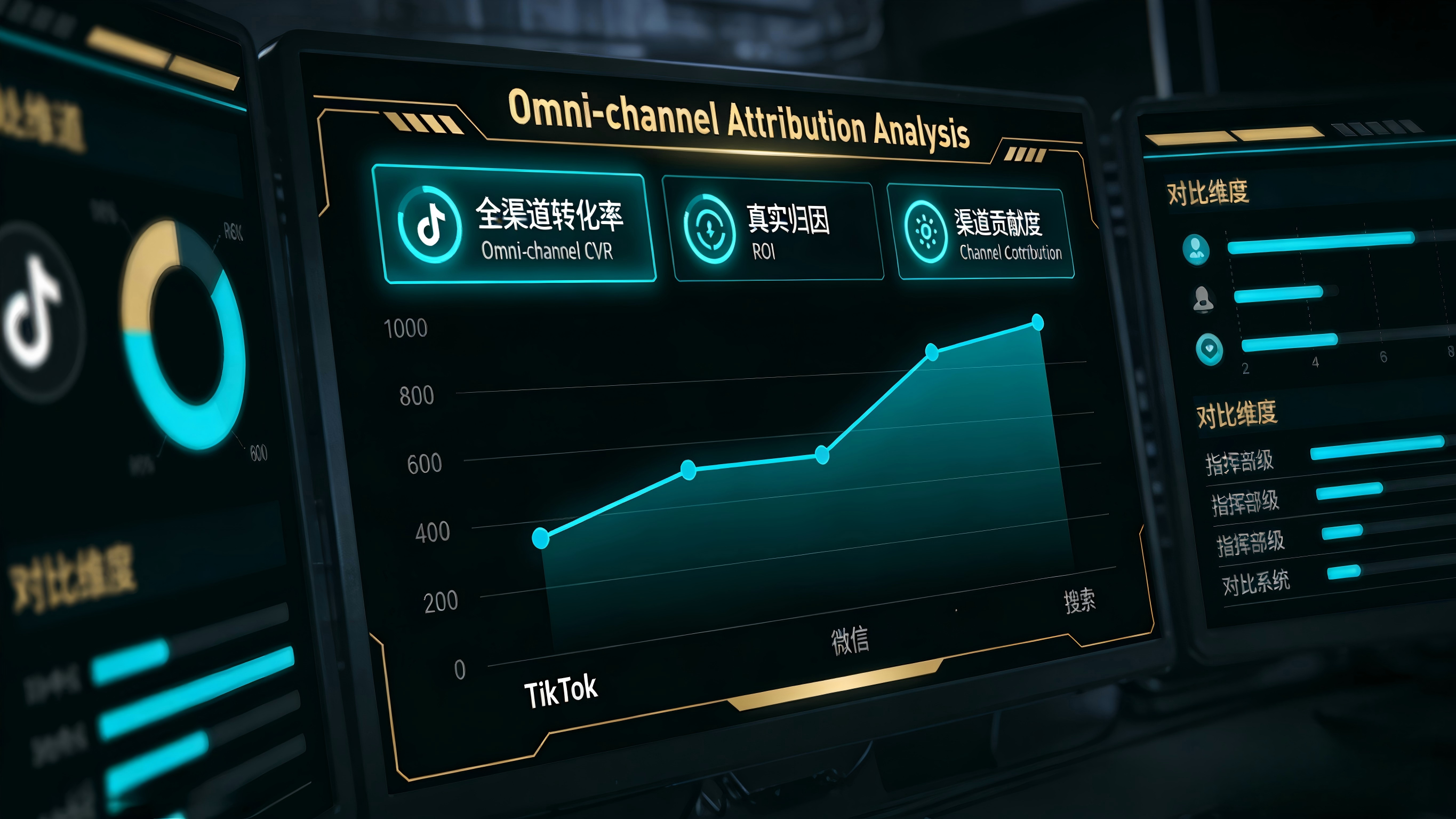Choose the 搜索 axis label
The width and height of the screenshot is (1456, 819).
(1079, 600)
